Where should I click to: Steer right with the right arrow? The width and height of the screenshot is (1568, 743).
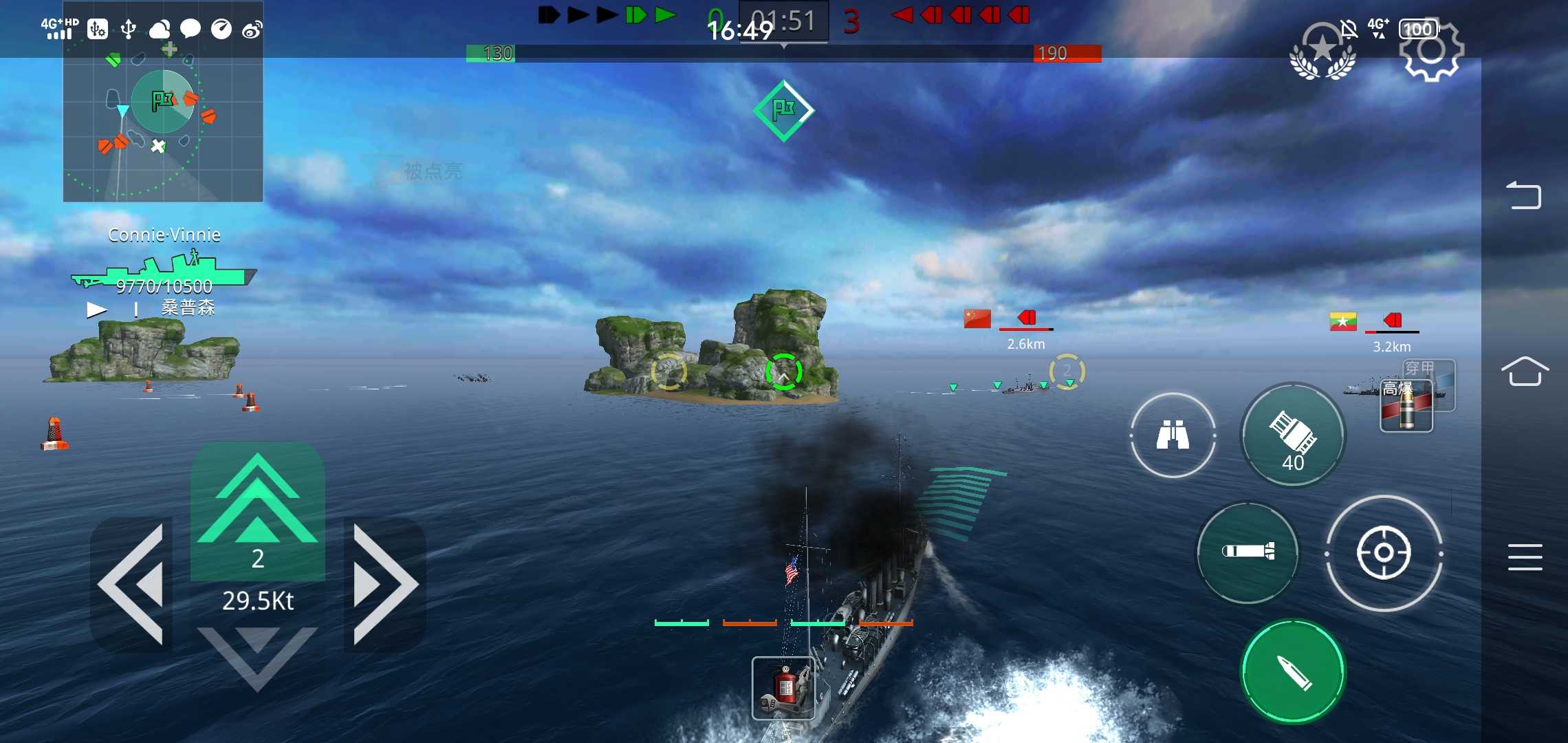point(384,583)
